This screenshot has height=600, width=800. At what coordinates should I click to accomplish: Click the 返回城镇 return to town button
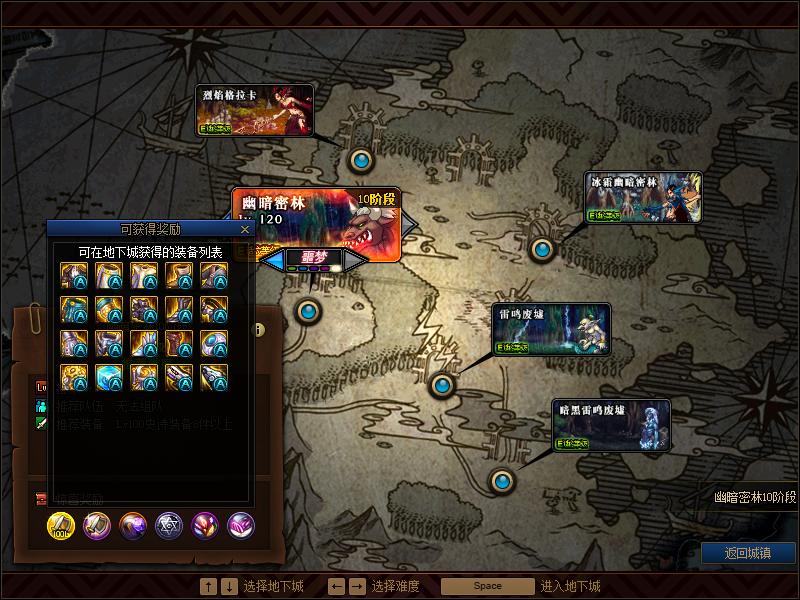(x=748, y=553)
